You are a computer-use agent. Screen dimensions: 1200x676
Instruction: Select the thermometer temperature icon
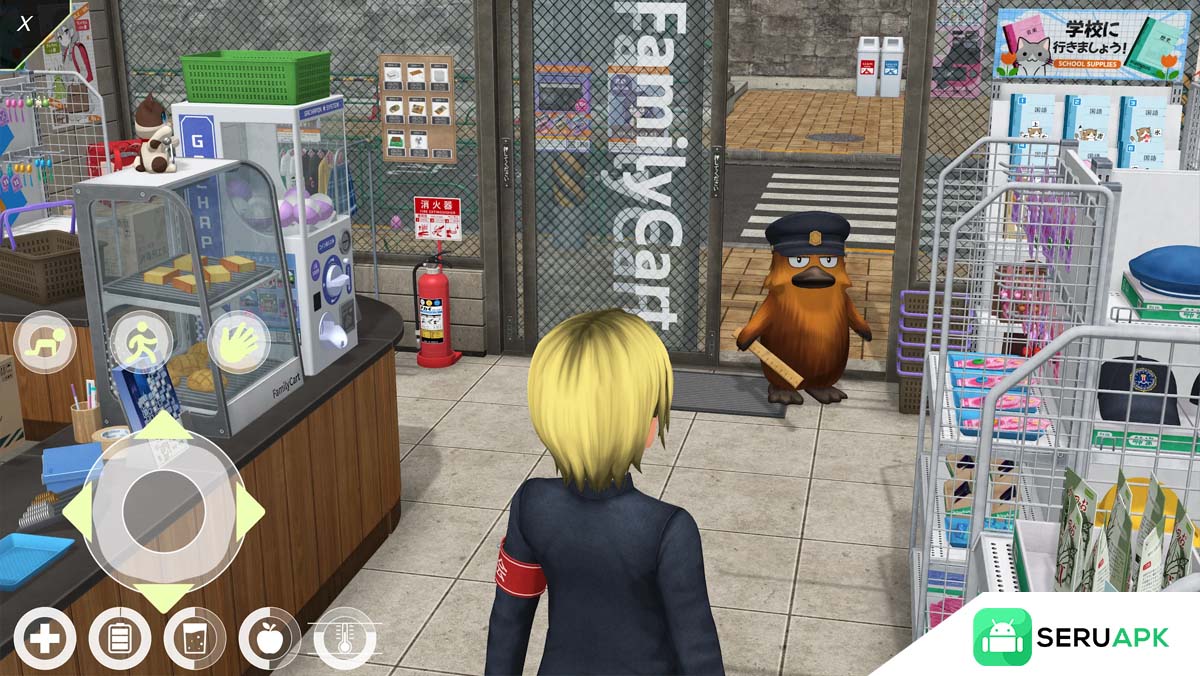[x=345, y=638]
